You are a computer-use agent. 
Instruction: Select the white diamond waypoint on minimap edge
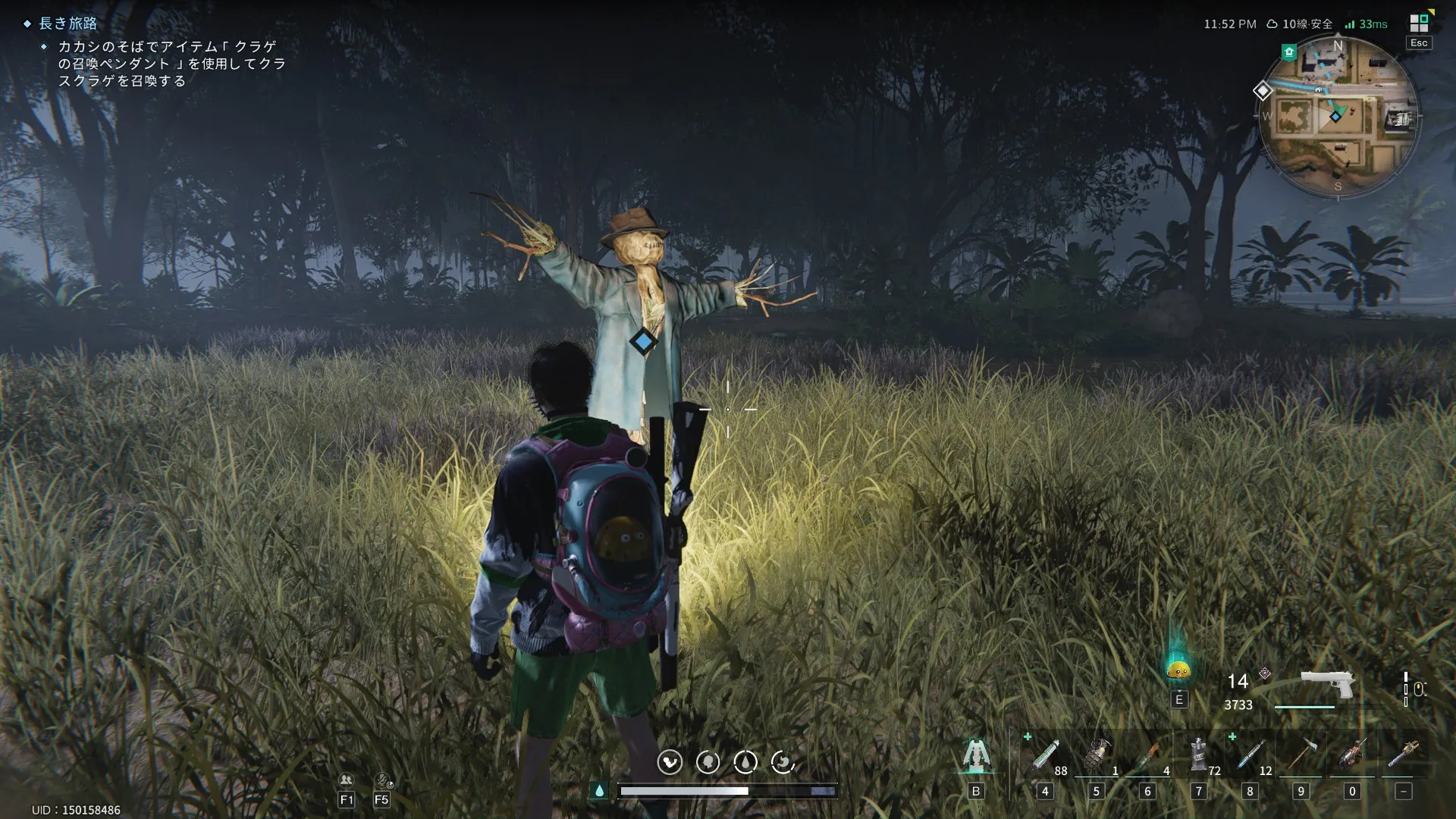coord(1263,91)
